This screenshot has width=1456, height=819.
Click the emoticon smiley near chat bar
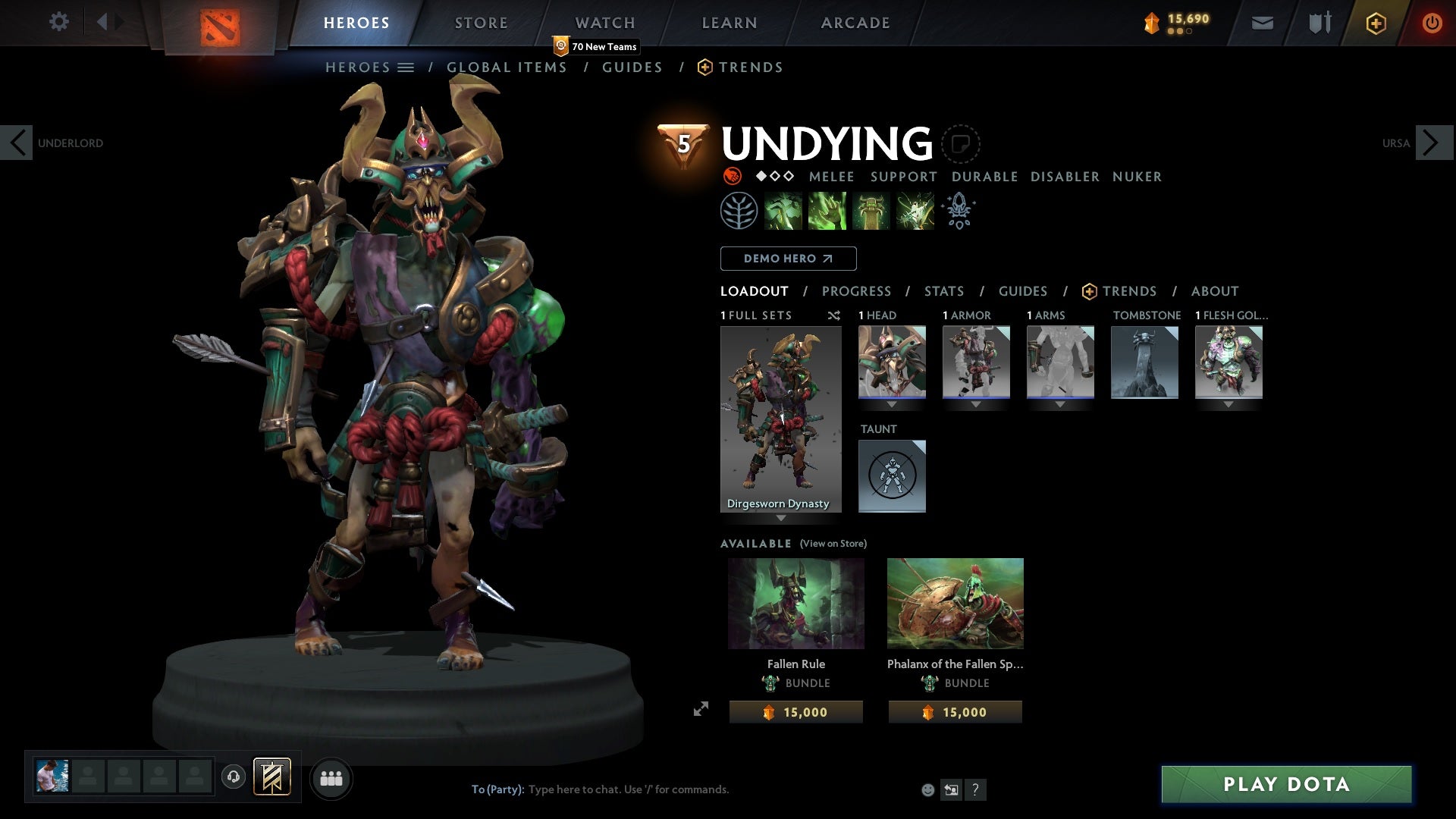point(927,789)
